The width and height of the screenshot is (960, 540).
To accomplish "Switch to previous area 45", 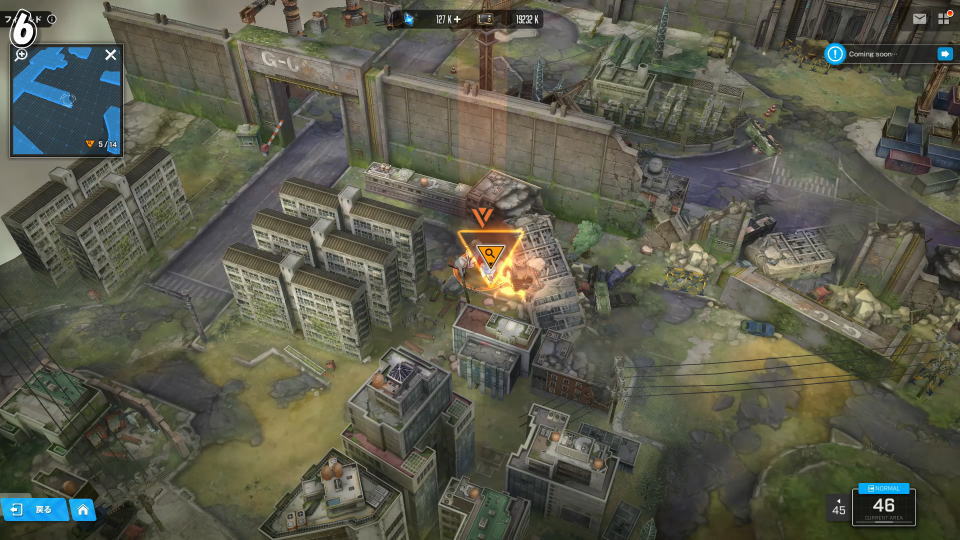I will [839, 507].
